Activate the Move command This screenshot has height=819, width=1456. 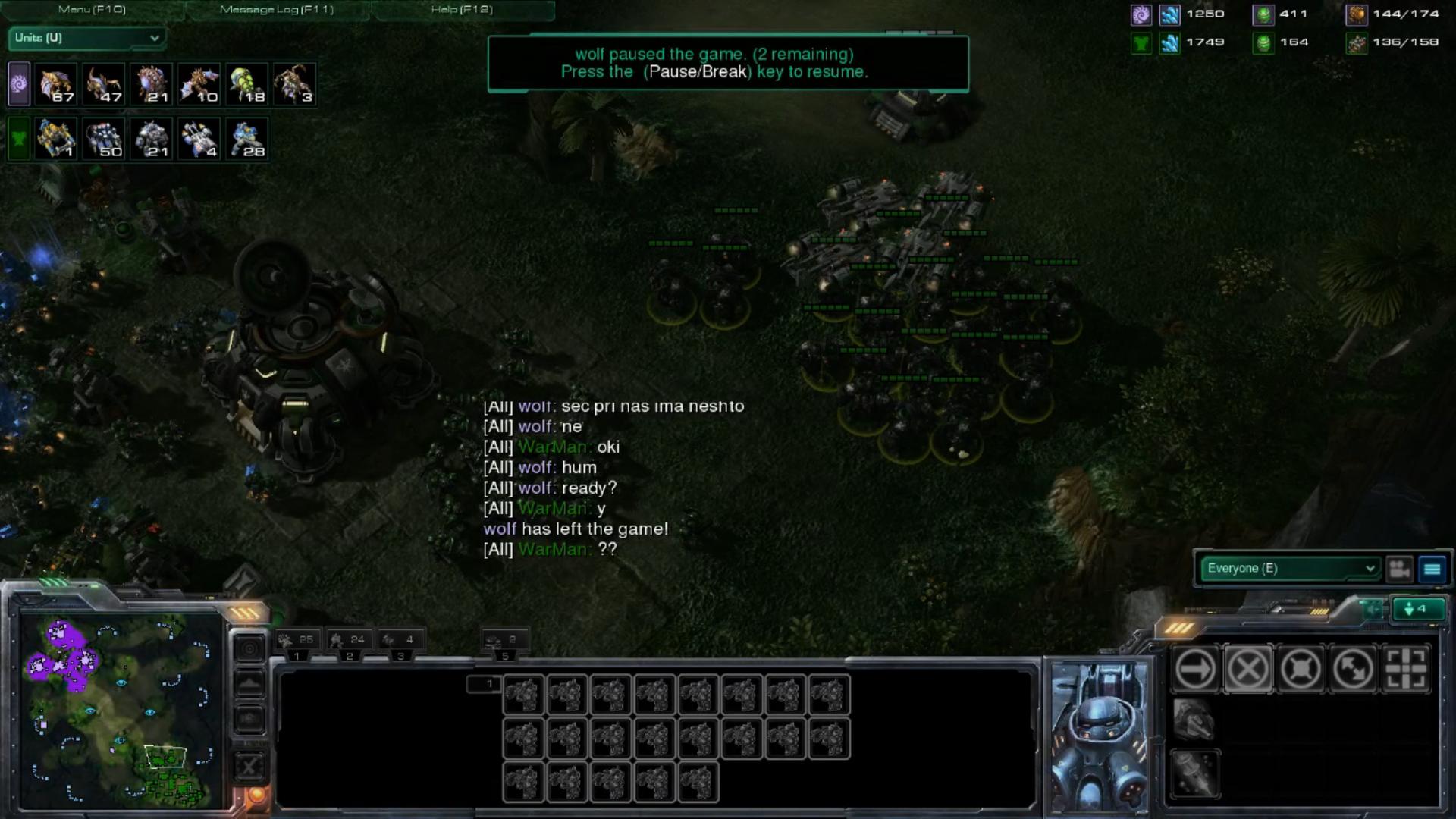(1195, 669)
